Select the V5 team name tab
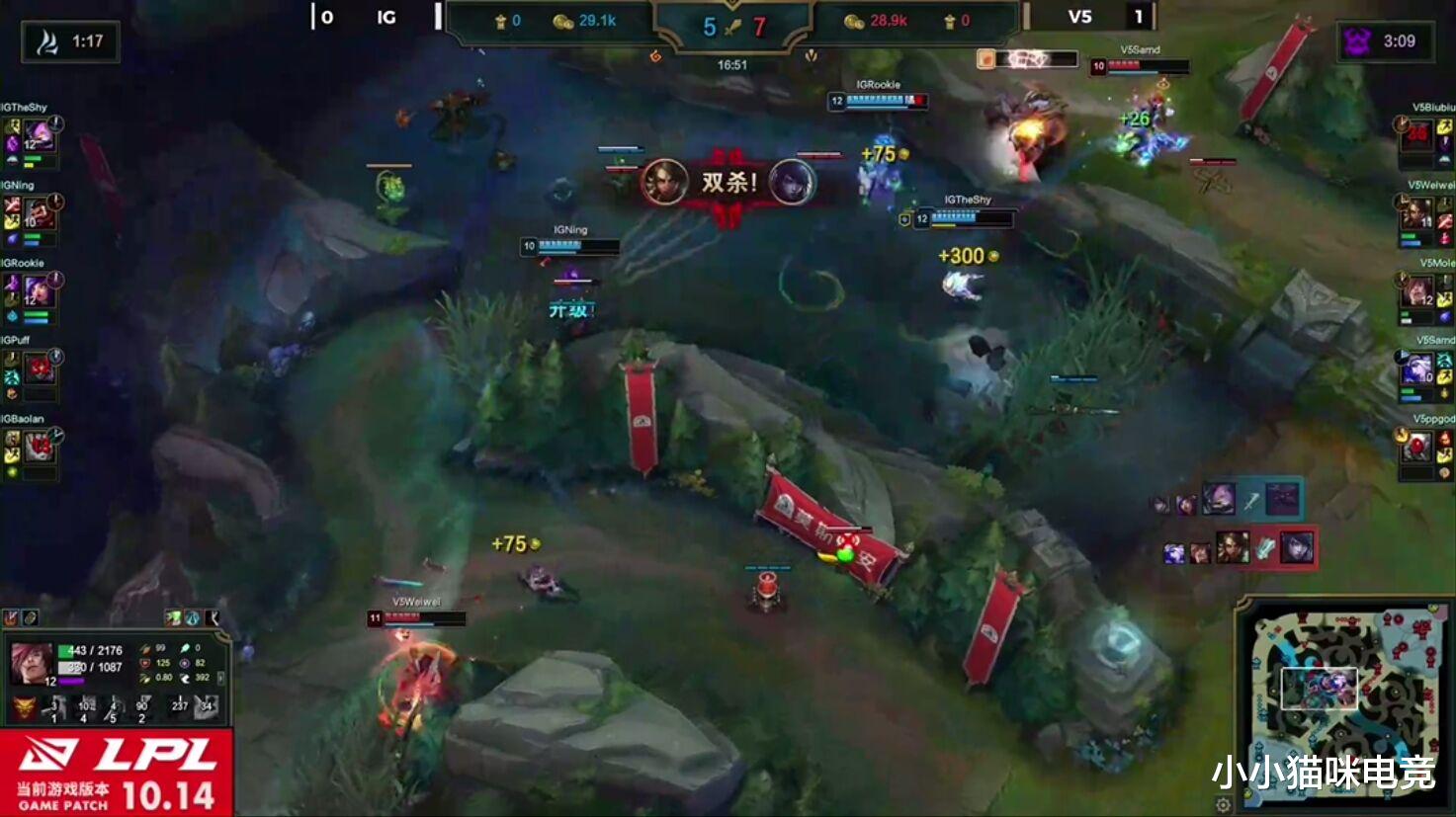This screenshot has height=817, width=1456. coord(1081,17)
